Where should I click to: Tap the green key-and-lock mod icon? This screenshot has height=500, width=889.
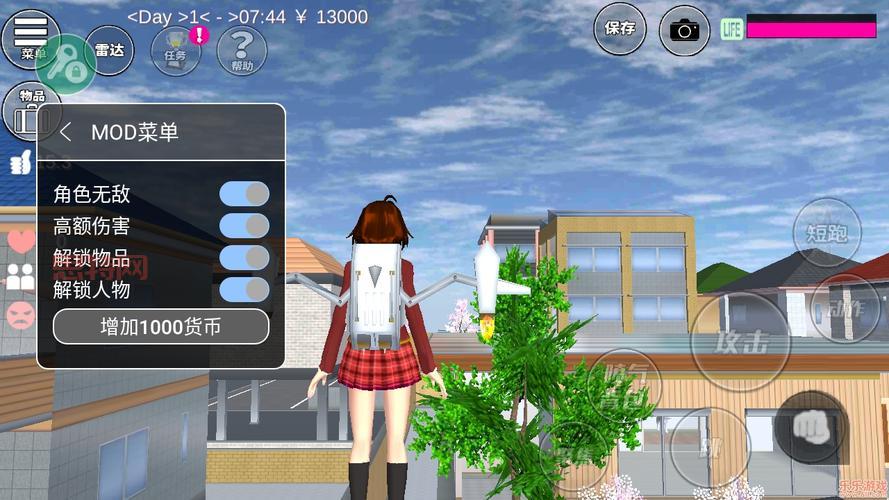pyautogui.click(x=66, y=64)
